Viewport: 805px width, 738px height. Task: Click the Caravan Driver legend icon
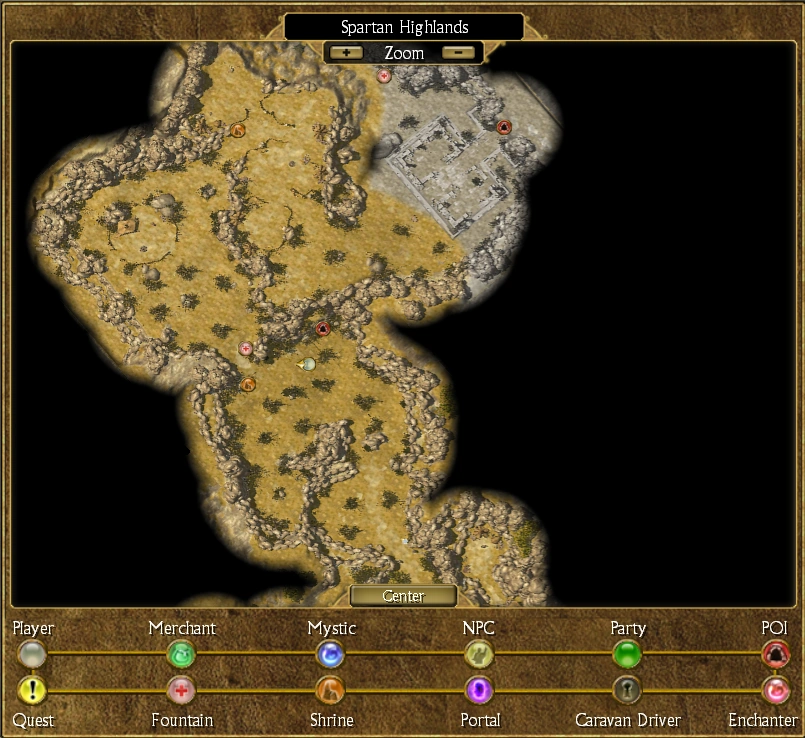[x=627, y=690]
